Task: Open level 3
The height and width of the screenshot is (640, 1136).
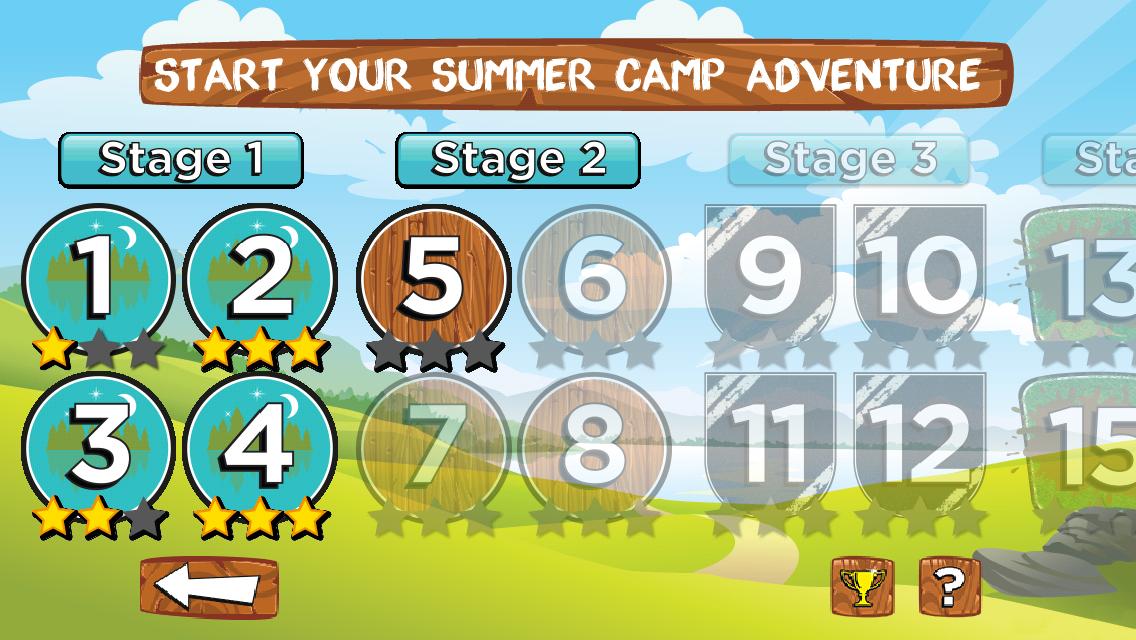Action: (97, 447)
